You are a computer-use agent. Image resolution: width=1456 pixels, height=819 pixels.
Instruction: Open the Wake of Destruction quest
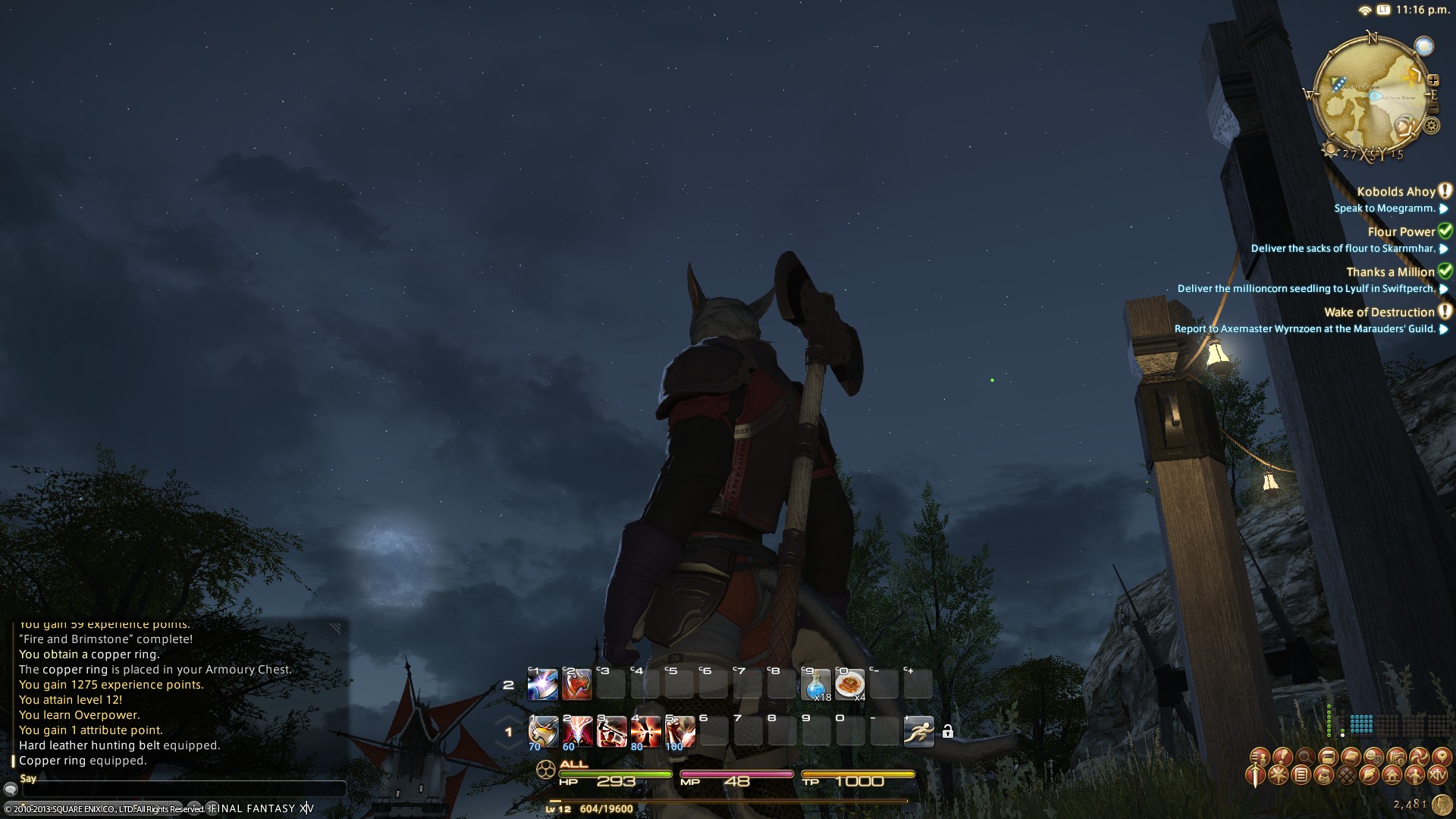[x=1379, y=312]
